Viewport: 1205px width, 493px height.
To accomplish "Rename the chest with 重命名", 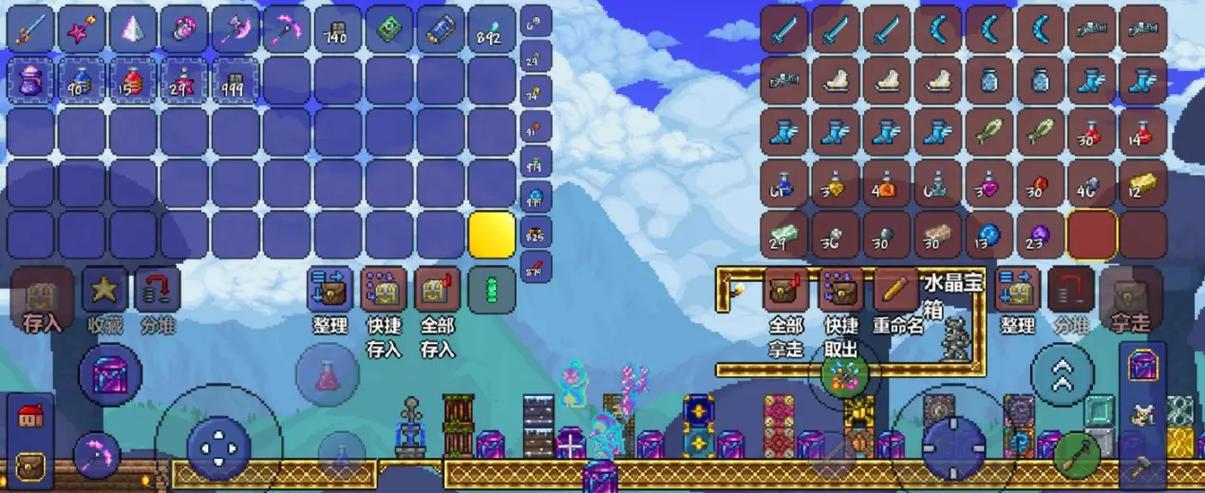I will [896, 290].
